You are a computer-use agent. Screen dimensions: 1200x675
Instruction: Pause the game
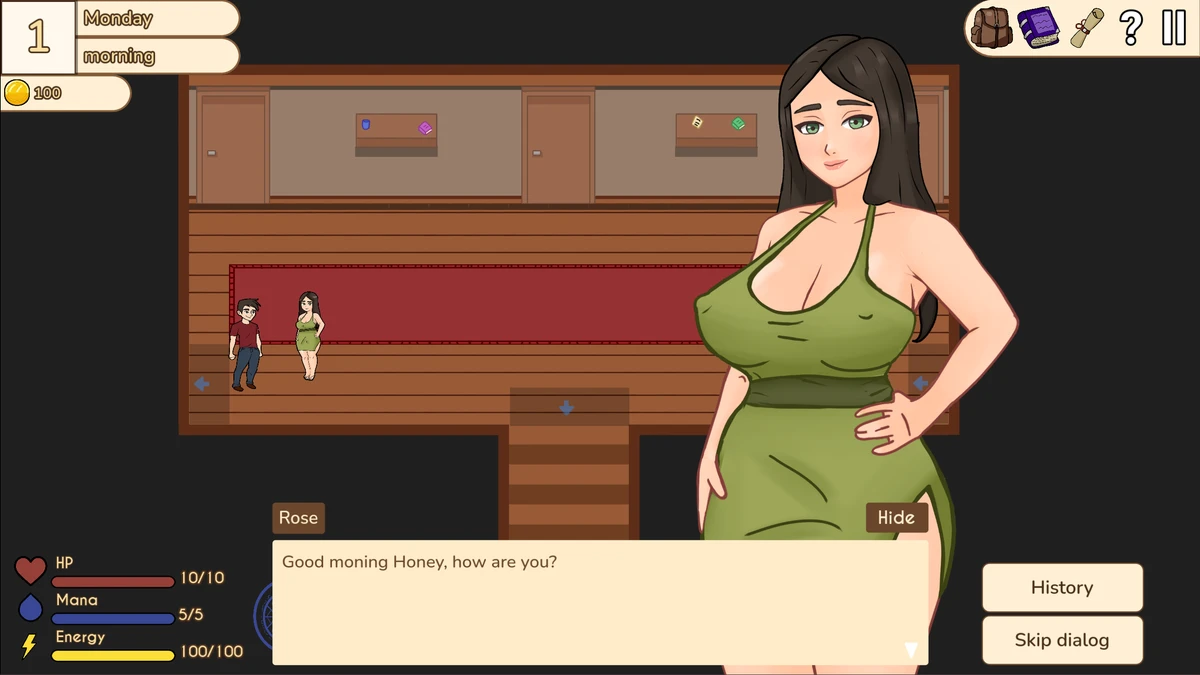(x=1173, y=28)
